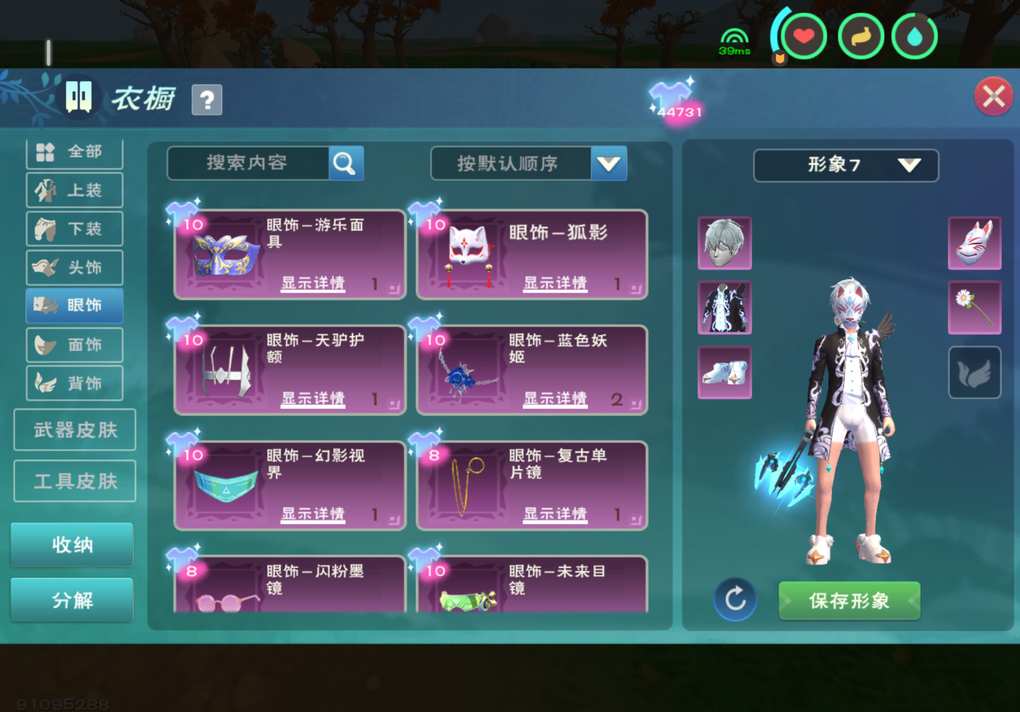Open the wardrobe help question mark

tap(207, 99)
